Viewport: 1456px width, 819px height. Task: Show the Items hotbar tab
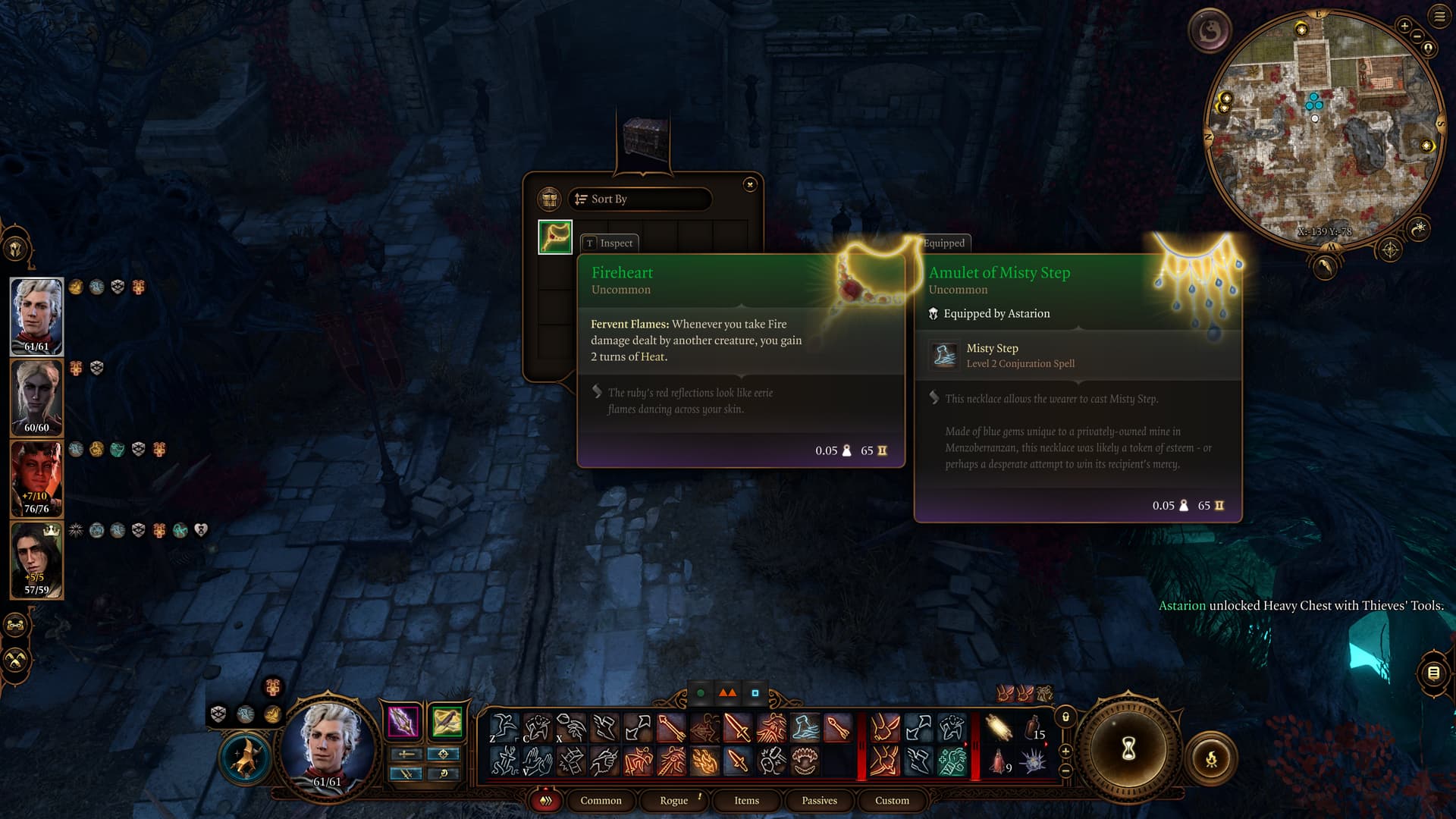pos(746,800)
